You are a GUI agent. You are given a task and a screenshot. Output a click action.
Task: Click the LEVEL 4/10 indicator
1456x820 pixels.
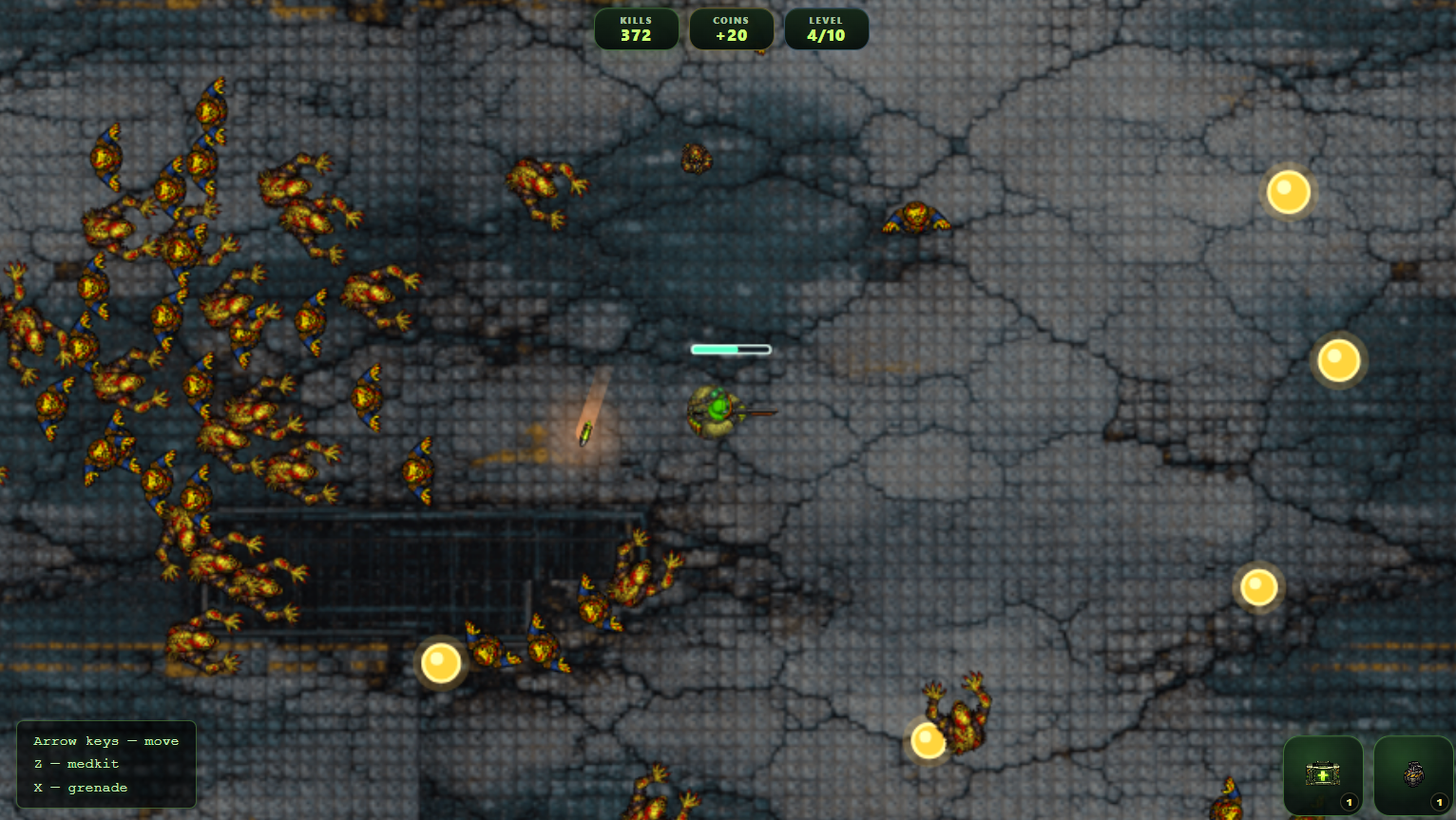coord(826,29)
